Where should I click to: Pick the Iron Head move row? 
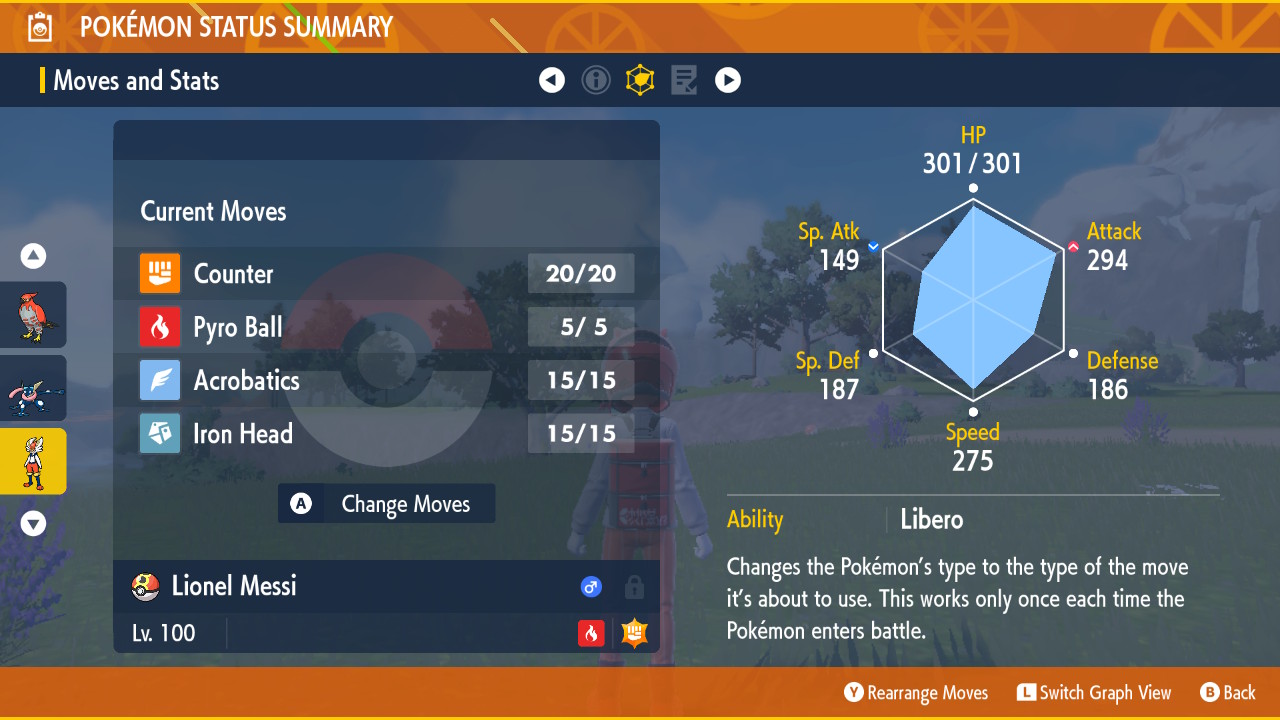click(386, 434)
